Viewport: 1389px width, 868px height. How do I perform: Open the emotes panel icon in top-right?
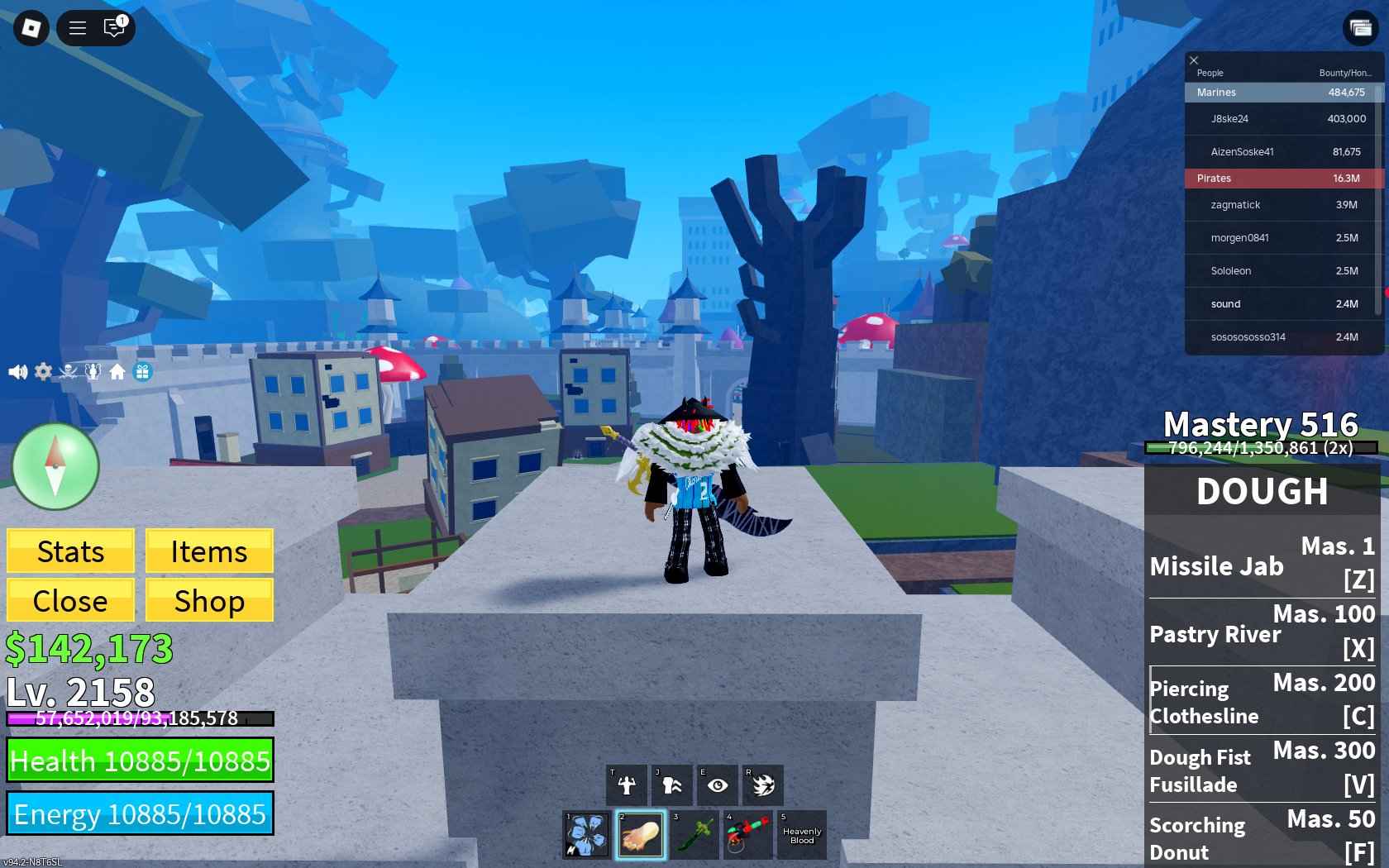[x=1361, y=27]
